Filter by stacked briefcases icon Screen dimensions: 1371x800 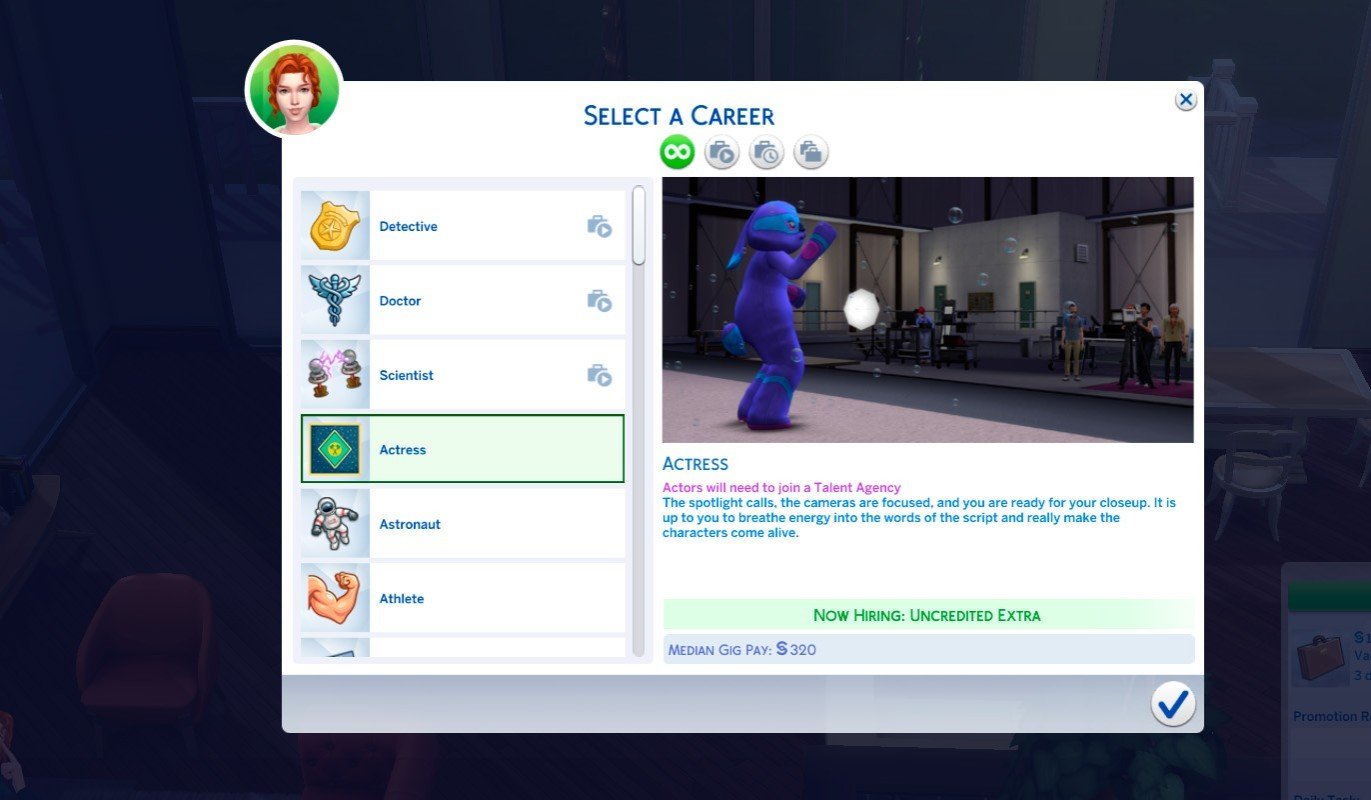click(x=811, y=153)
